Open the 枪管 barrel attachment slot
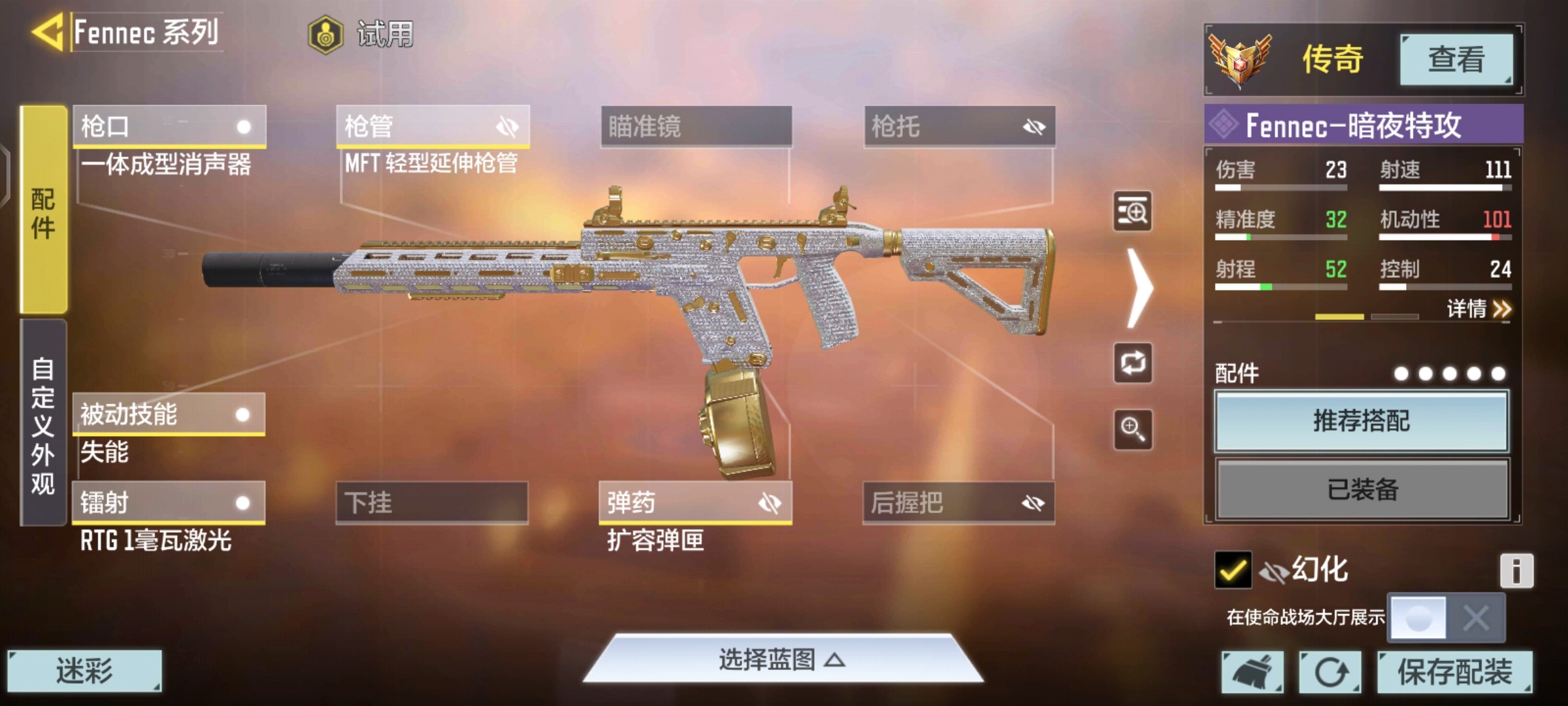Image resolution: width=1568 pixels, height=706 pixels. [x=433, y=126]
